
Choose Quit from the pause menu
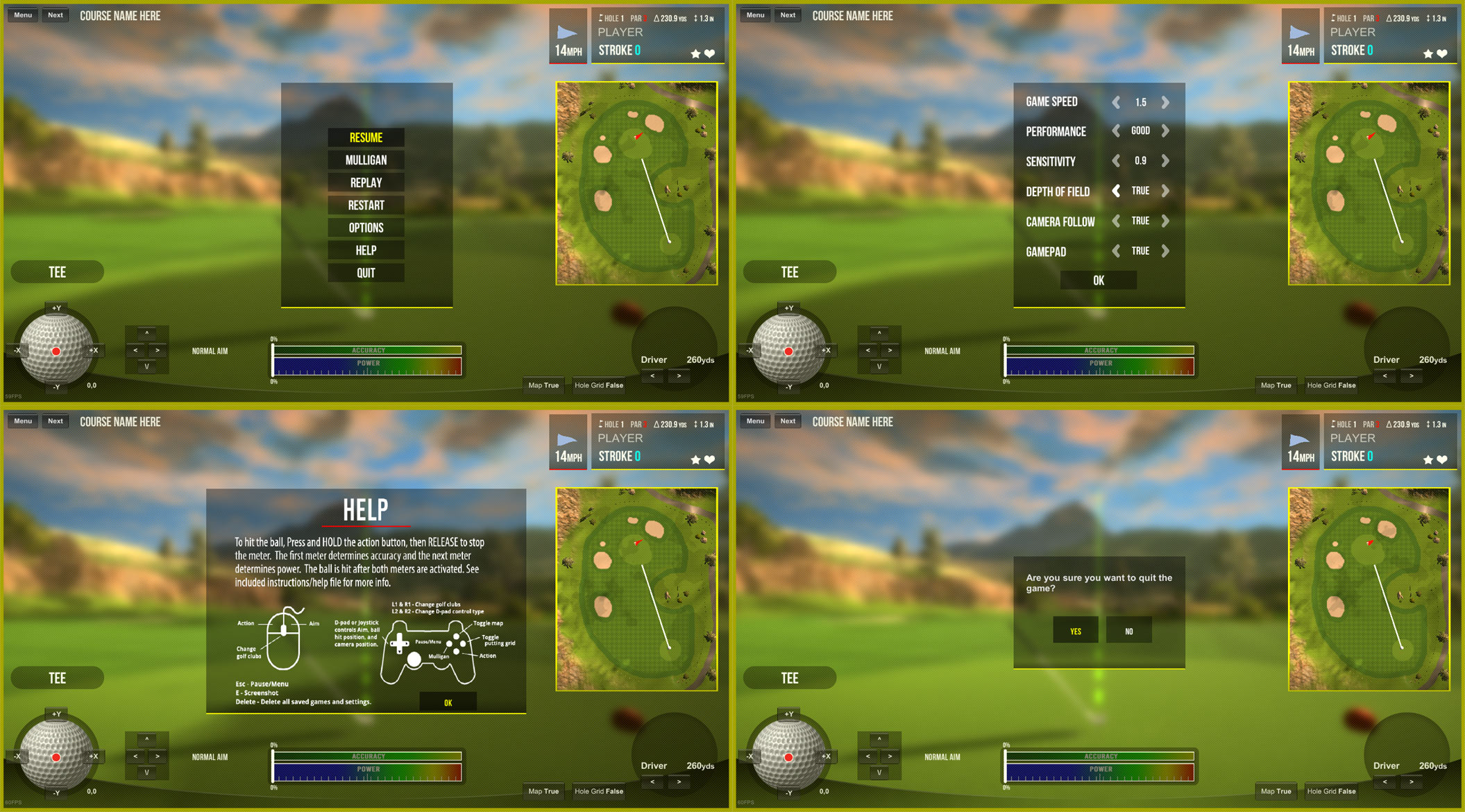pyautogui.click(x=366, y=273)
